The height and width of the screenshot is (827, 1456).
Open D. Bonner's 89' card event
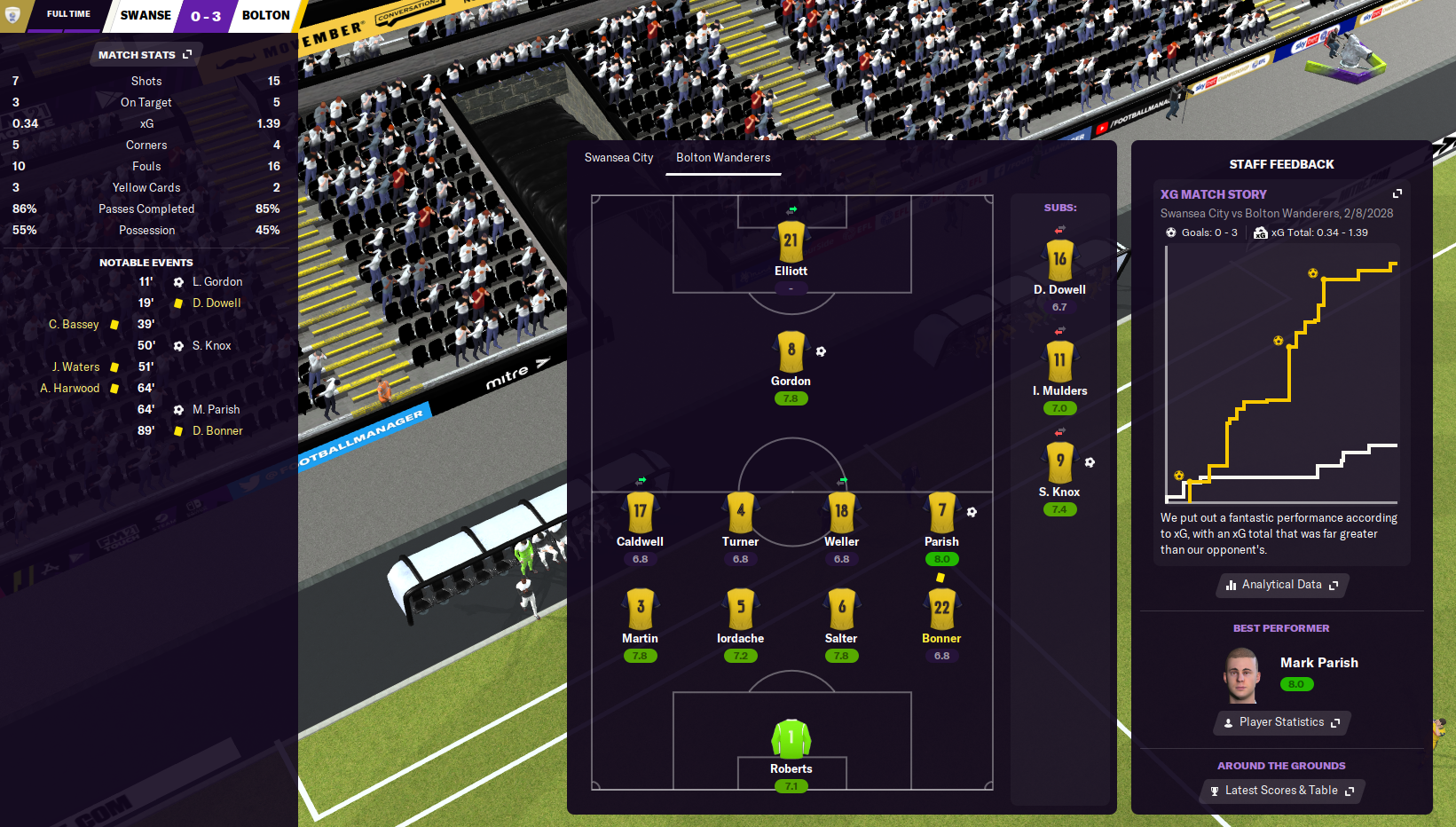pos(216,431)
